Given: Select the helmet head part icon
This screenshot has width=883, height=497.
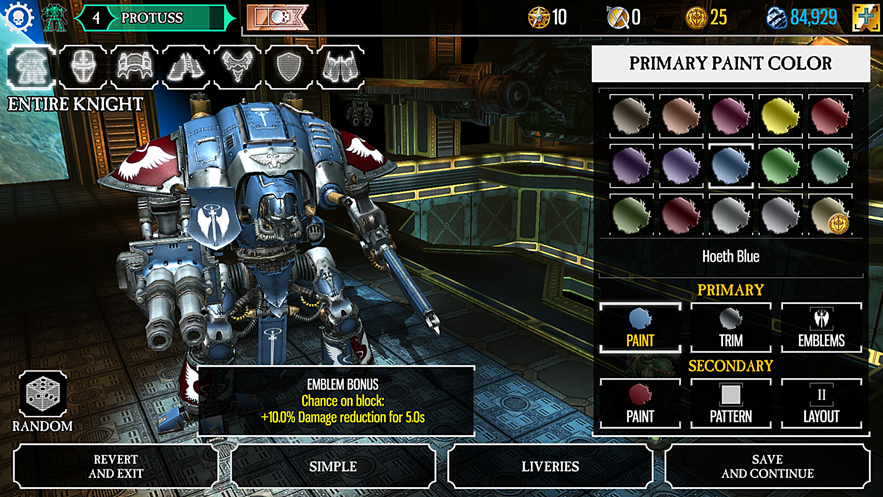Looking at the screenshot, I should [82, 67].
